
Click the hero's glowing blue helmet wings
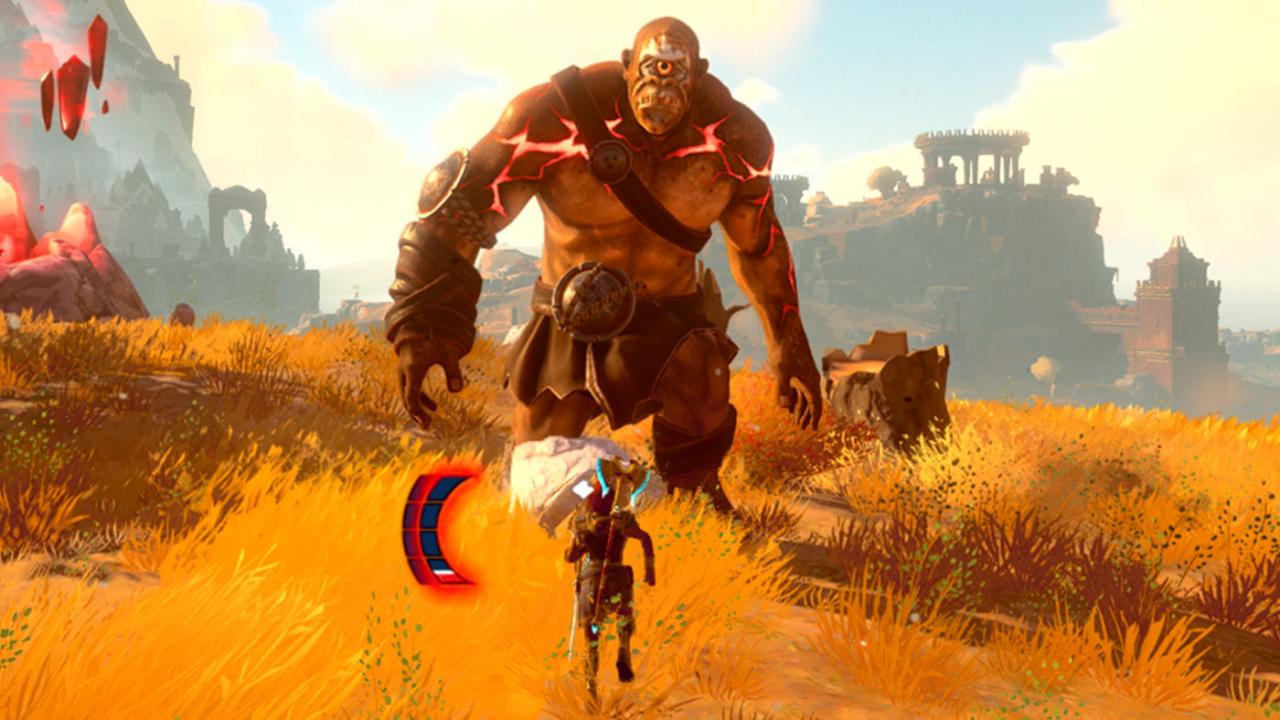(600, 475)
